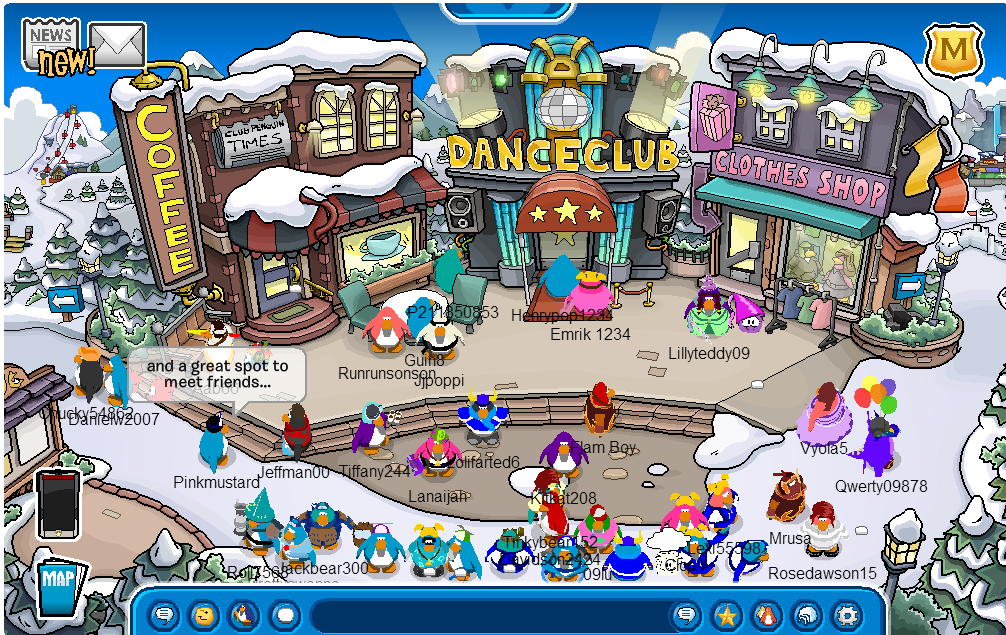Click the gold star toolbar button
The height and width of the screenshot is (635, 1006).
coord(726,614)
